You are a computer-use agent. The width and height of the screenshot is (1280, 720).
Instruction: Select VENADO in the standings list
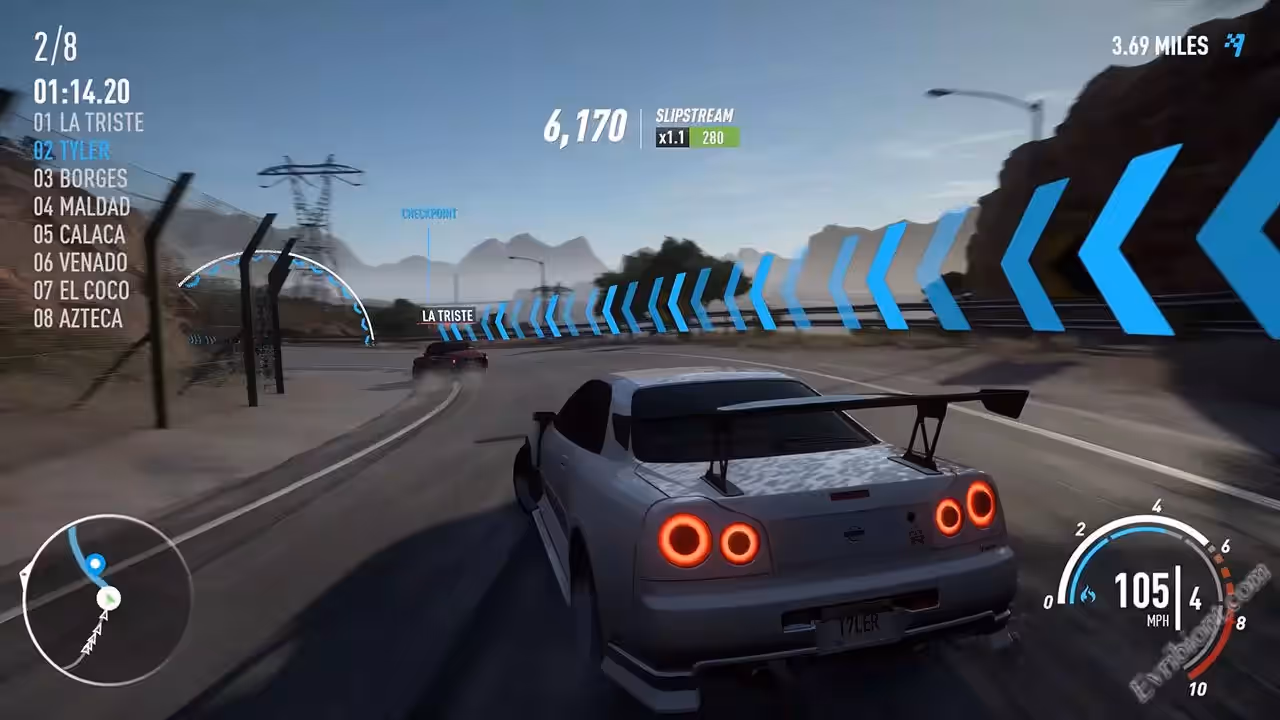[x=80, y=263]
